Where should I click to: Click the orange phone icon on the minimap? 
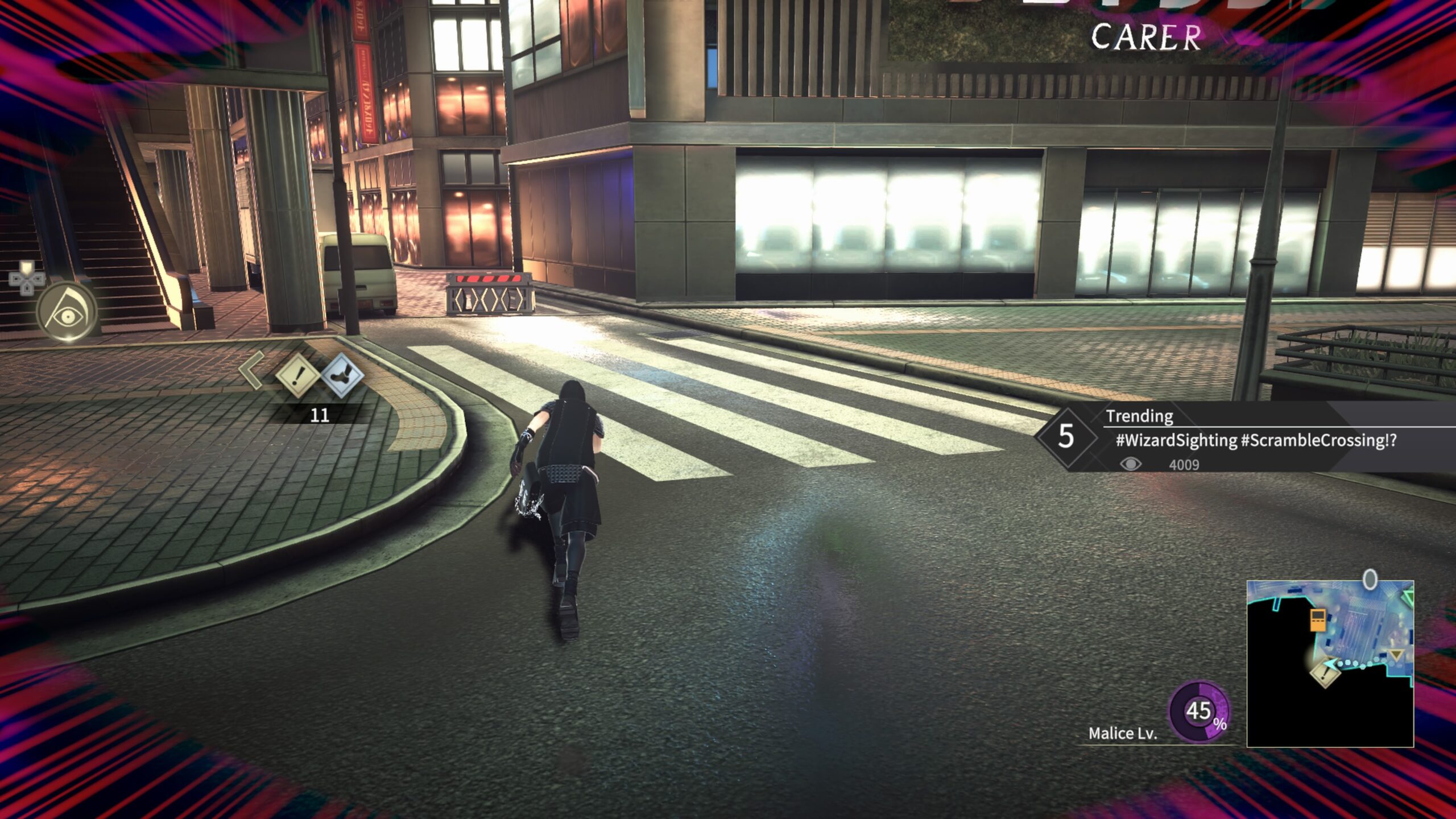[1318, 619]
